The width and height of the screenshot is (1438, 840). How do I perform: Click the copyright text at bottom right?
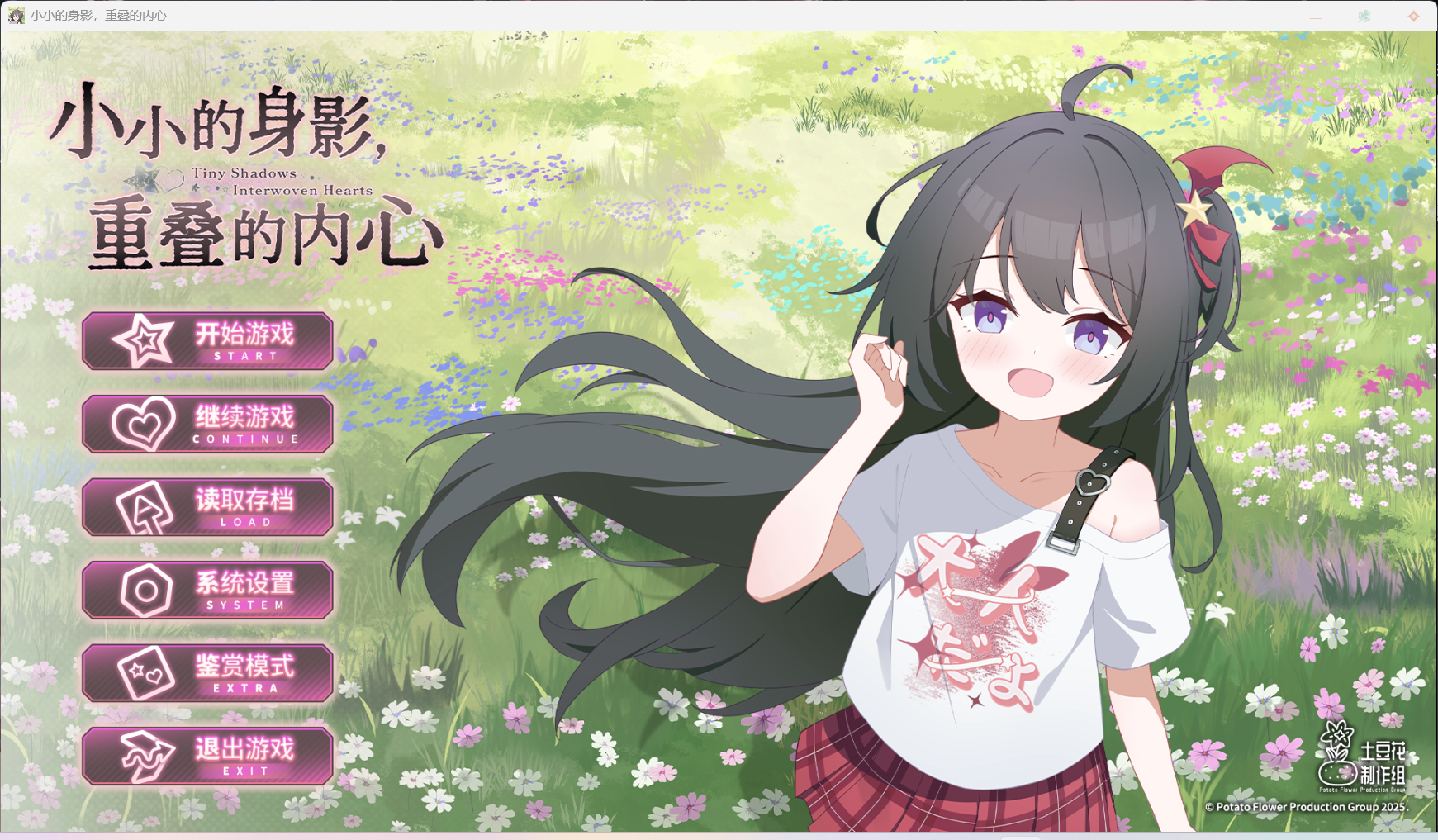pyautogui.click(x=1310, y=807)
